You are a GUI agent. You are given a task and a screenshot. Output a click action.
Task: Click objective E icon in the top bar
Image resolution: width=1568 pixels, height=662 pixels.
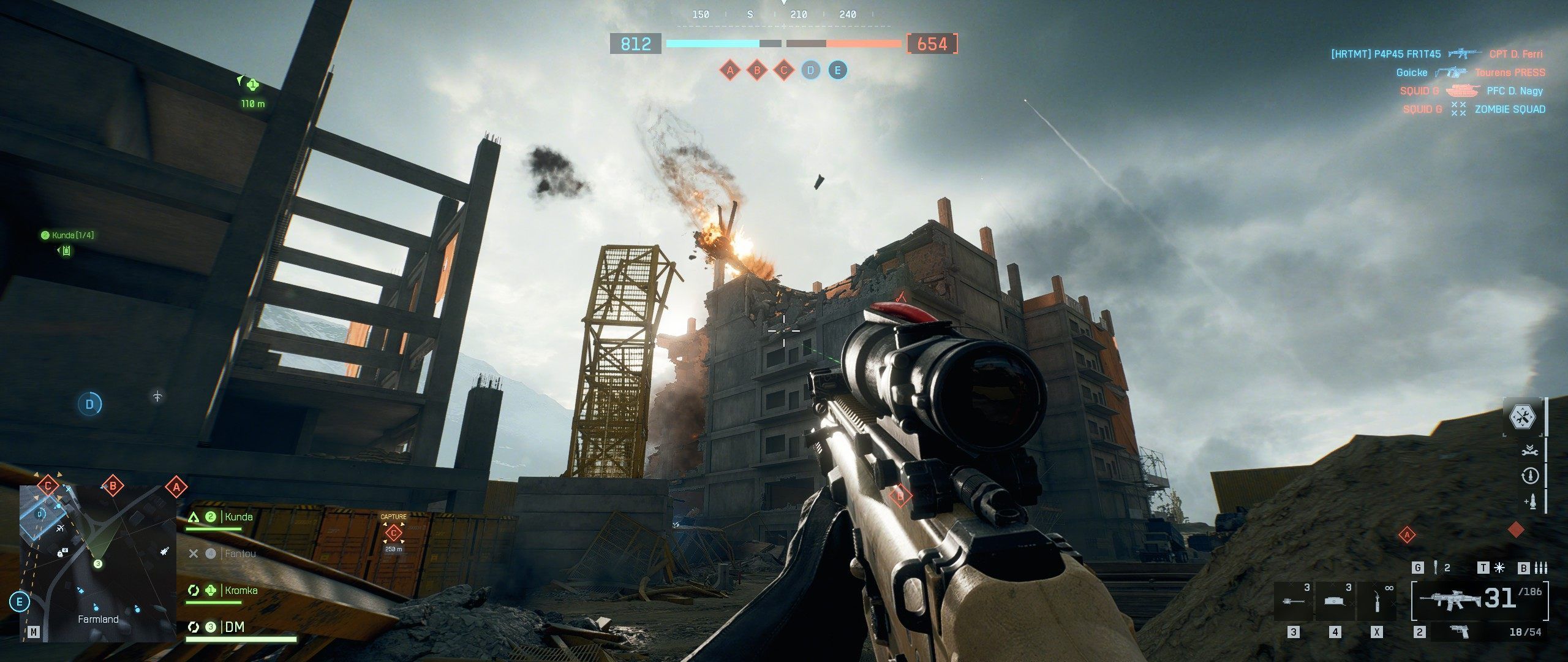pyautogui.click(x=837, y=70)
